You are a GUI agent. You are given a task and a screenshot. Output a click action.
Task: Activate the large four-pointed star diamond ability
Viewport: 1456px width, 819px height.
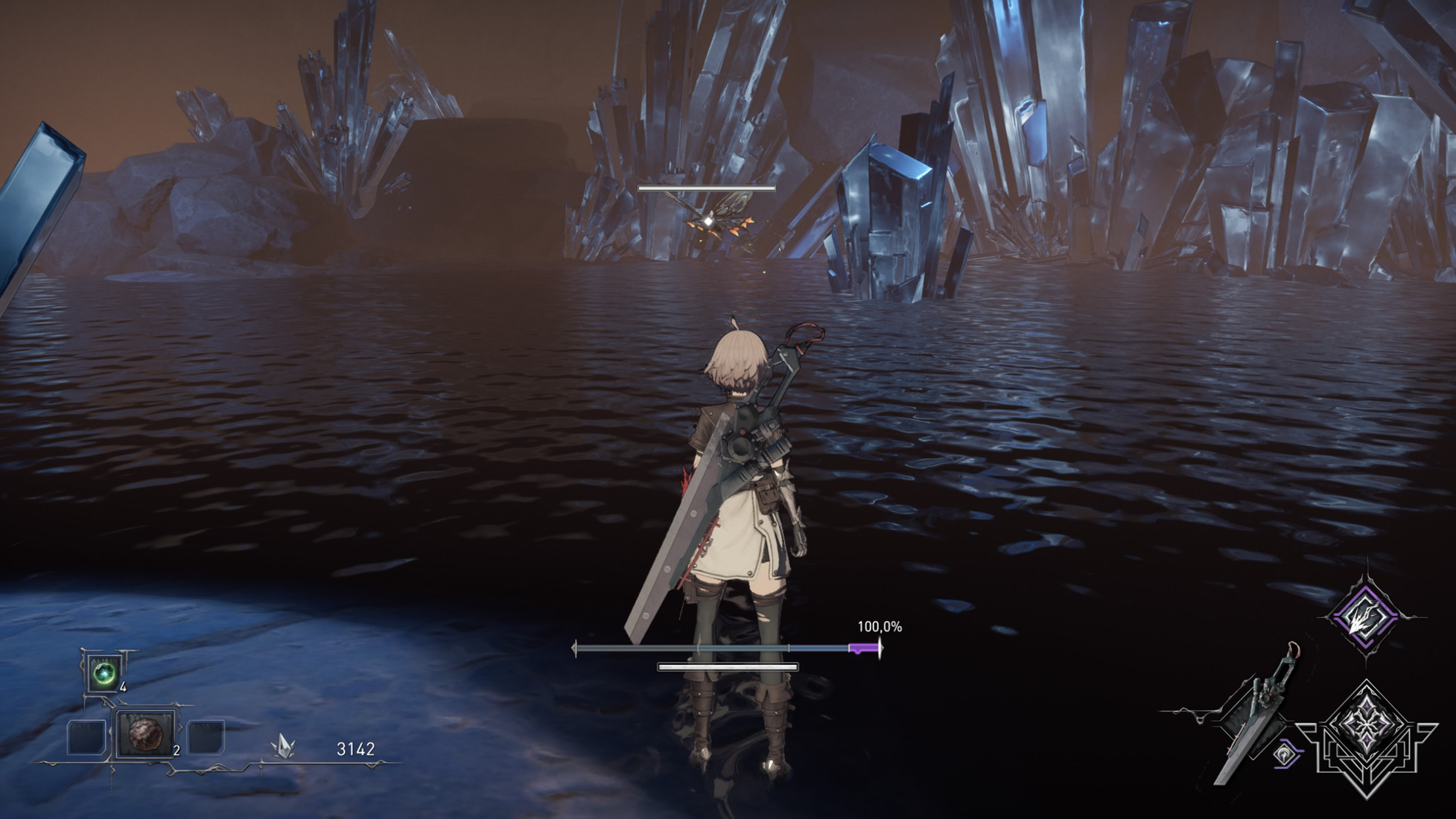point(1366,734)
